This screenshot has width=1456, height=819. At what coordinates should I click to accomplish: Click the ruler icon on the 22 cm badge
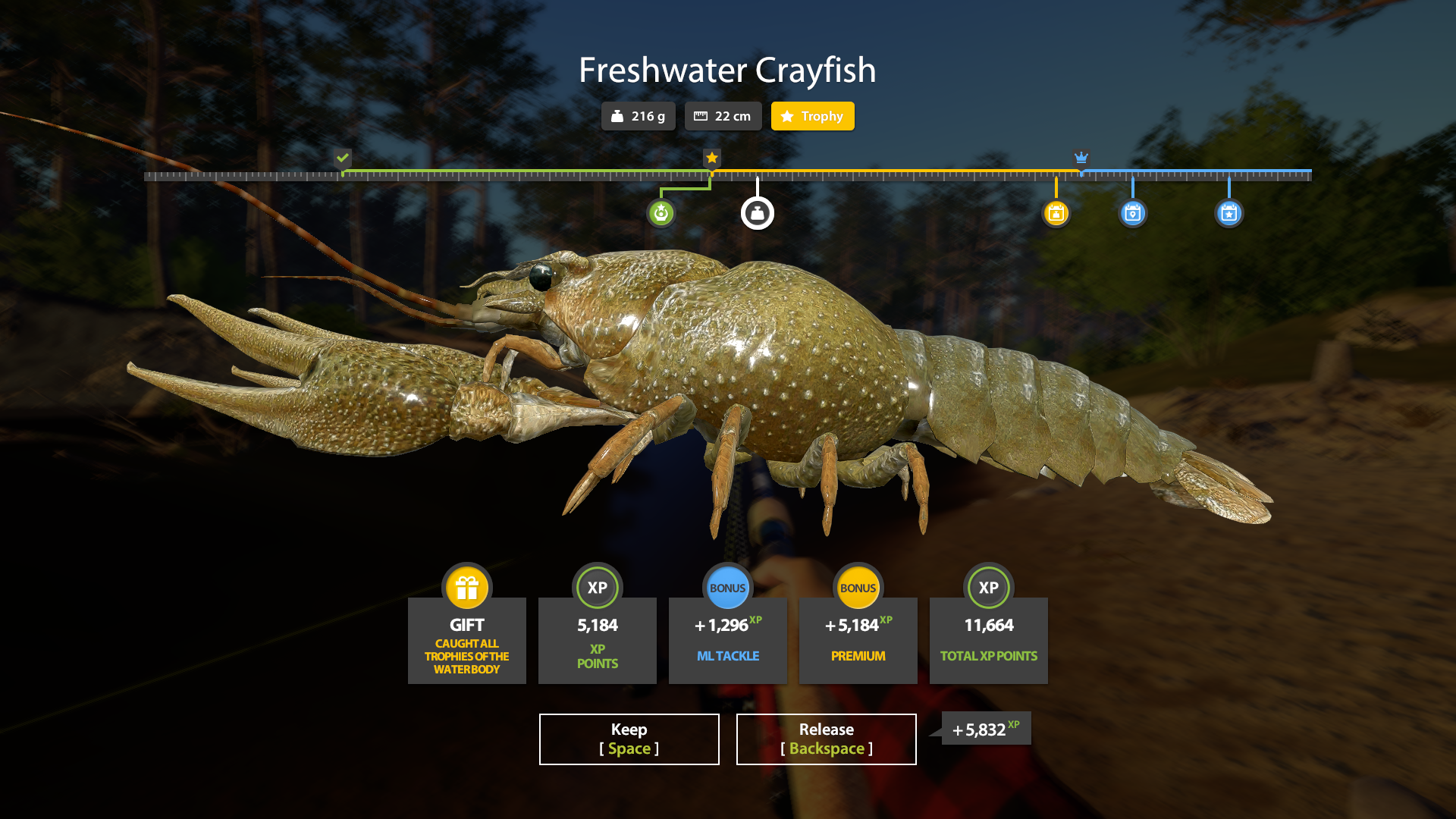pyautogui.click(x=701, y=116)
